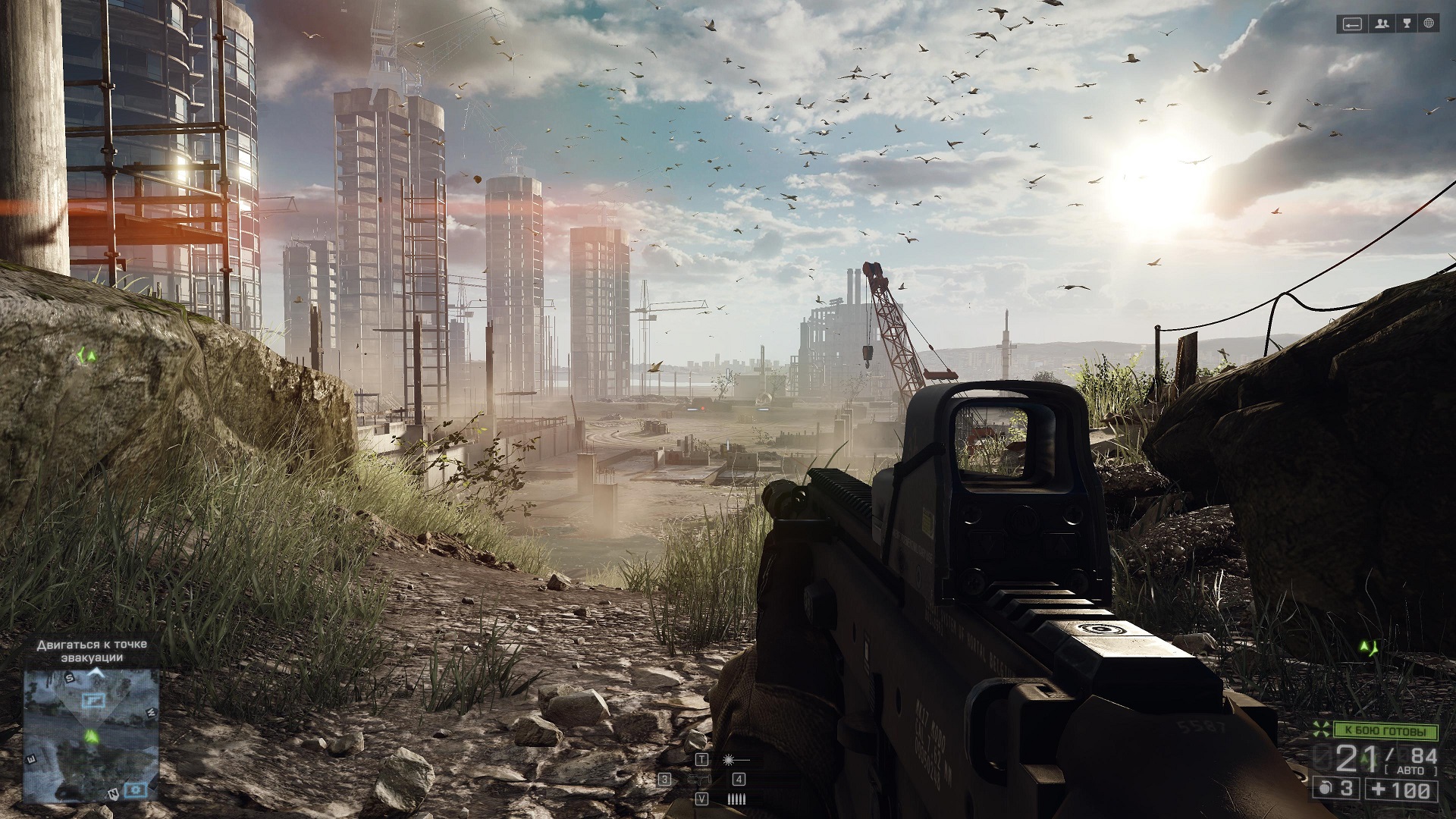This screenshot has width=1456, height=819.
Task: Click the evacuation objective text above minimap
Action: [x=92, y=651]
